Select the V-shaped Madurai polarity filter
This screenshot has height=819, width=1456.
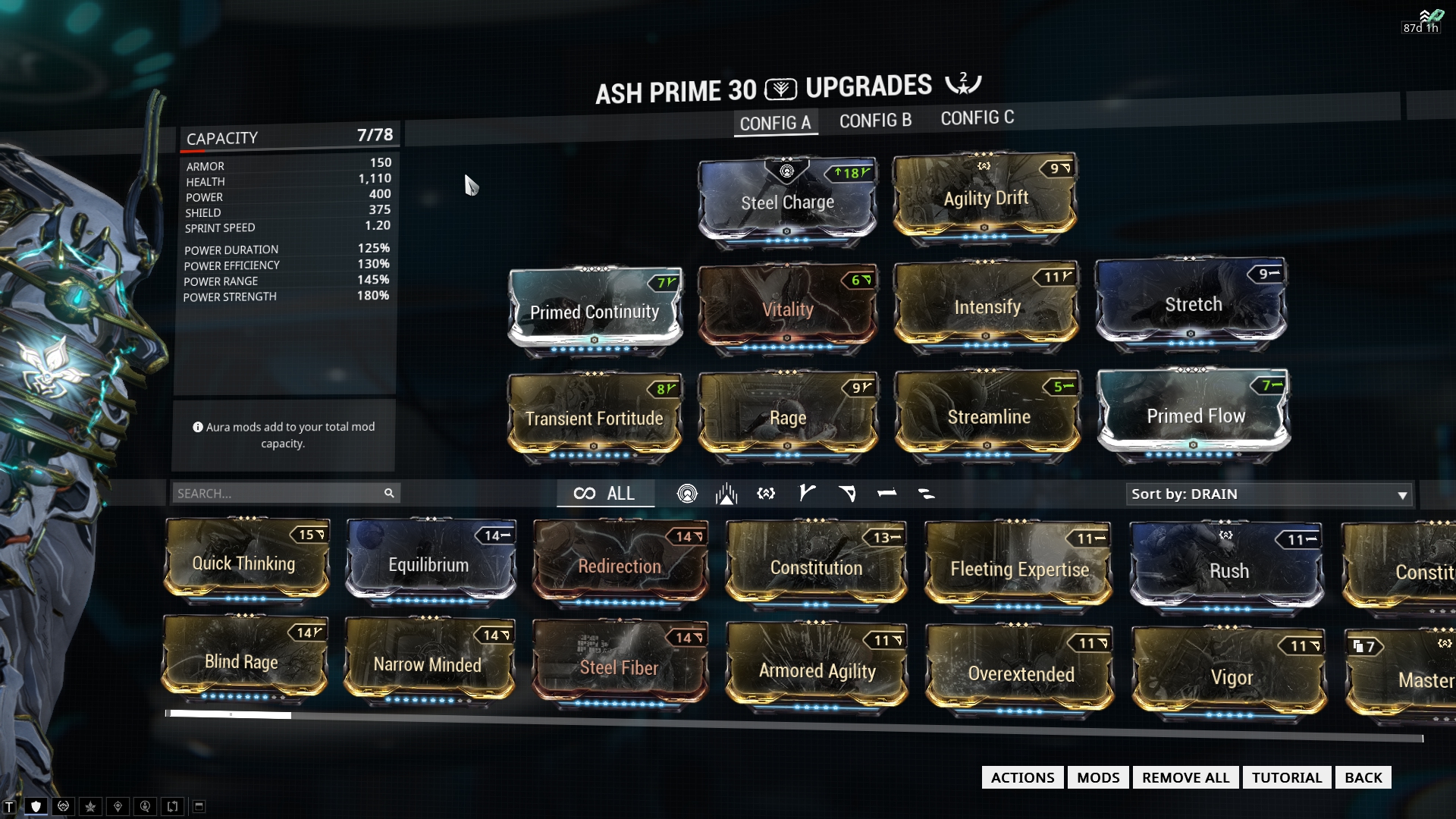click(x=806, y=493)
